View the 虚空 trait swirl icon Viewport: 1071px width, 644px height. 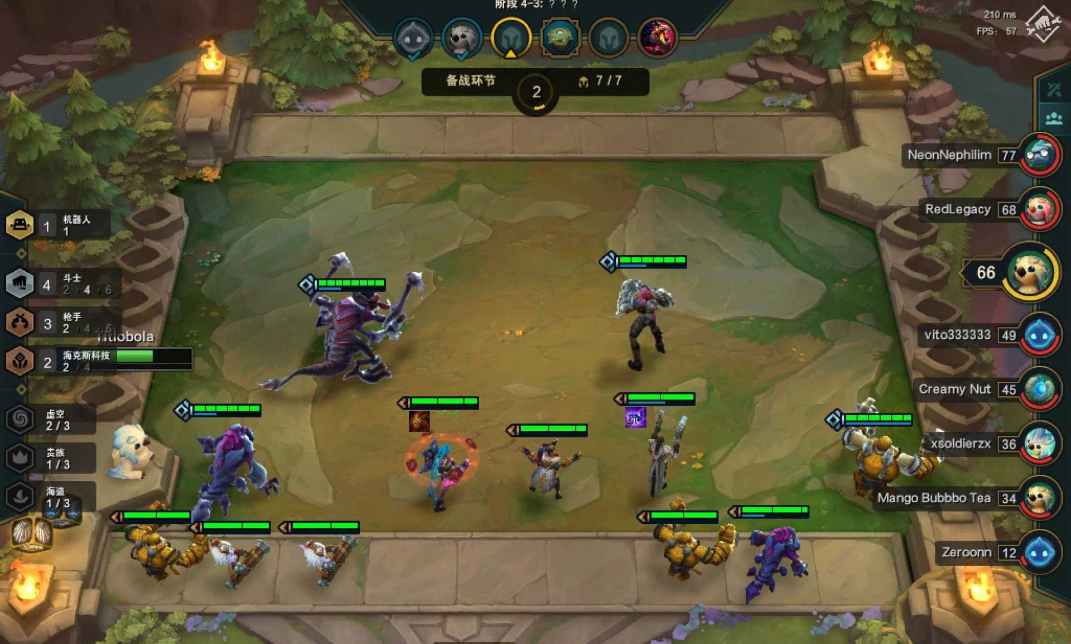[x=20, y=419]
